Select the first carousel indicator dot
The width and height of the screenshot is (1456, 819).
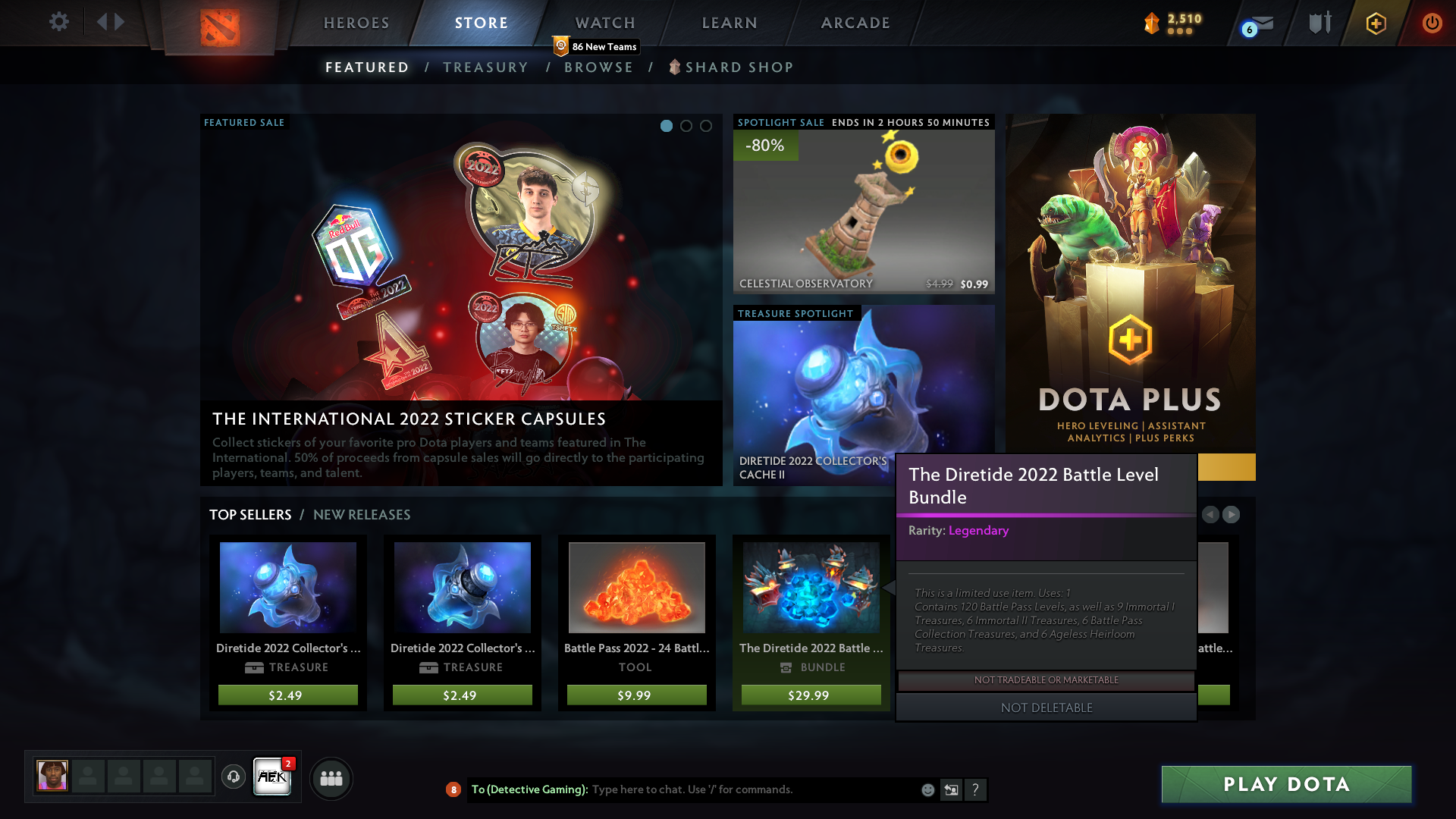[x=667, y=127]
